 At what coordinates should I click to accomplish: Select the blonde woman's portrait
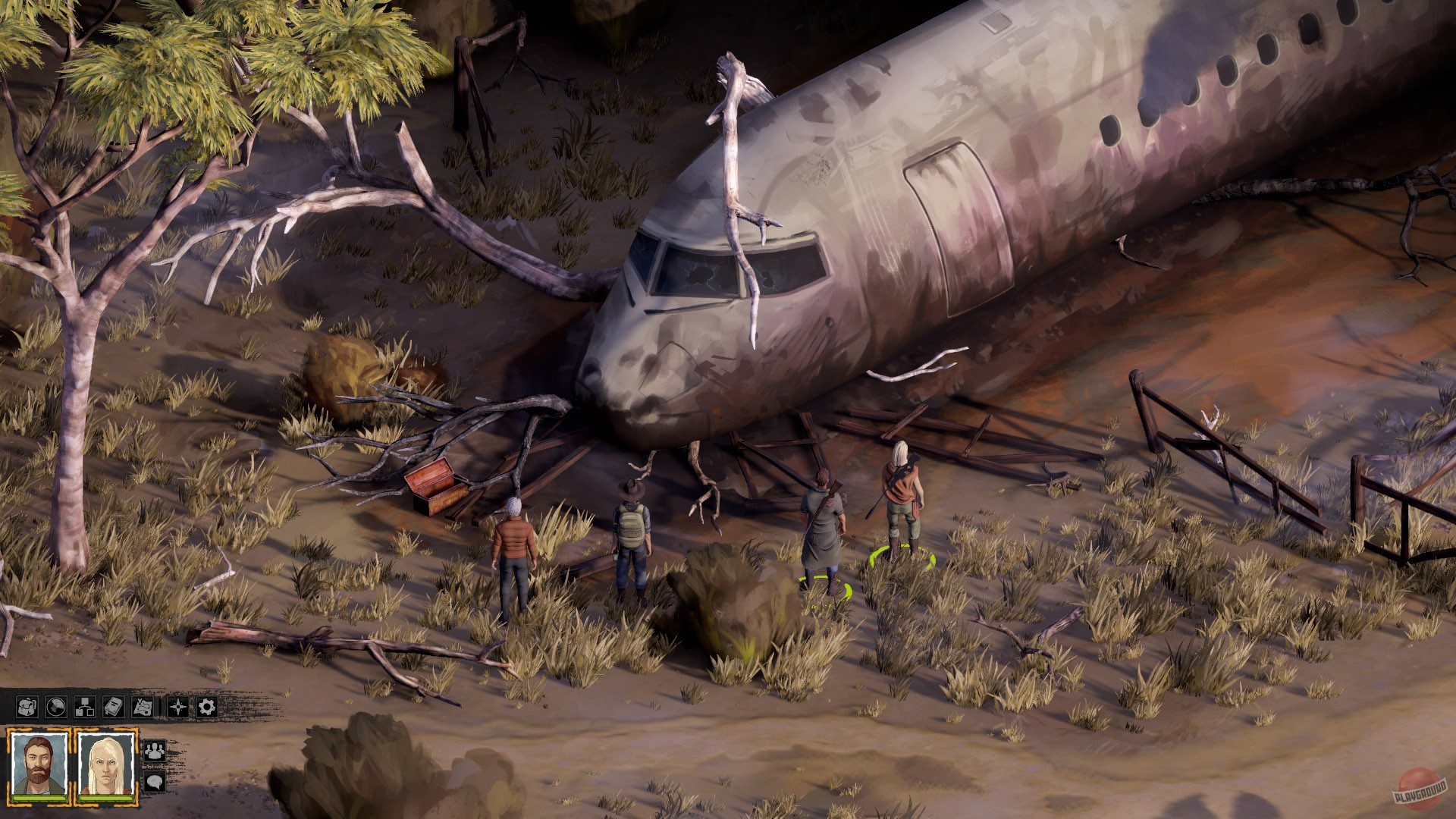[x=105, y=762]
